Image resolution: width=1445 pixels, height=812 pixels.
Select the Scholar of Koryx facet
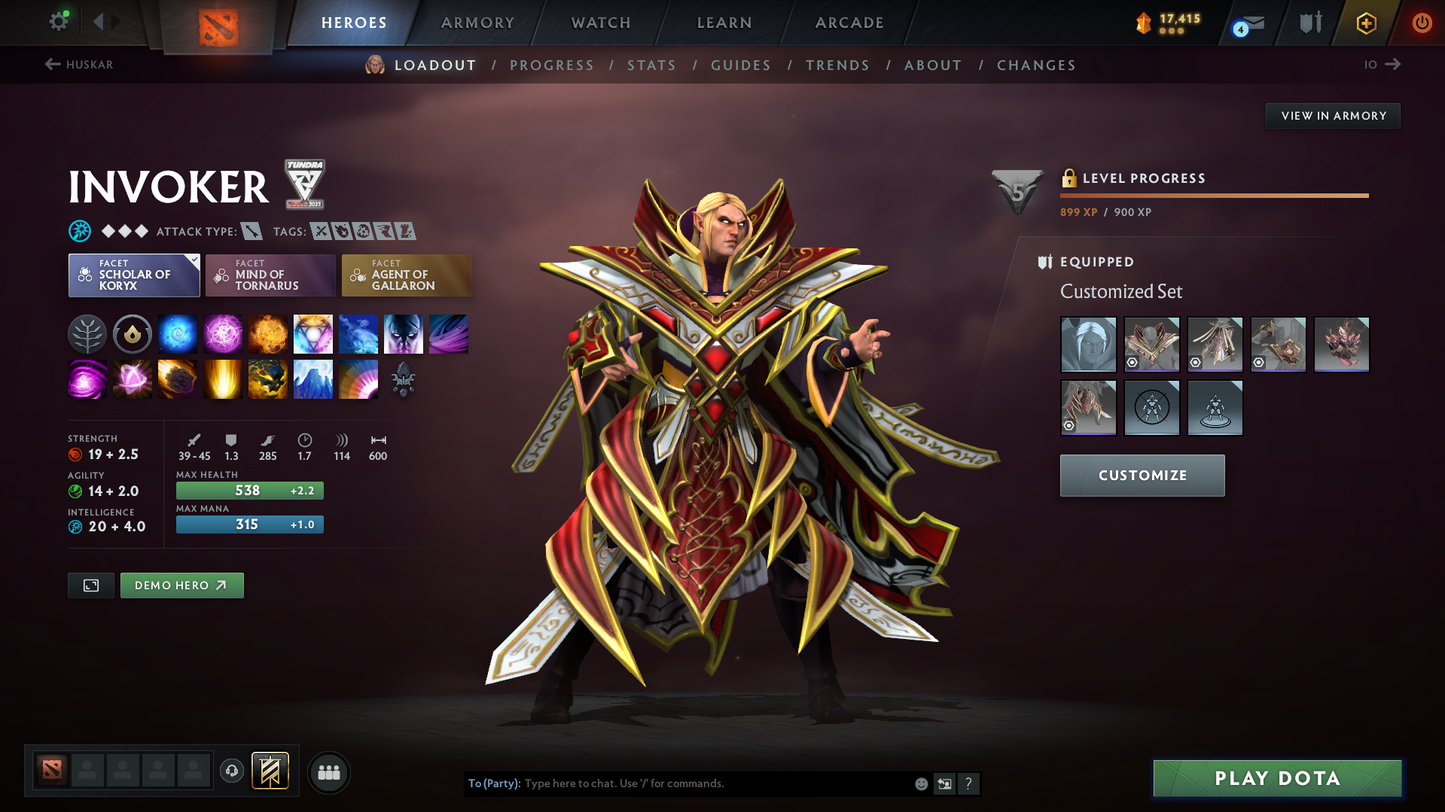[134, 276]
